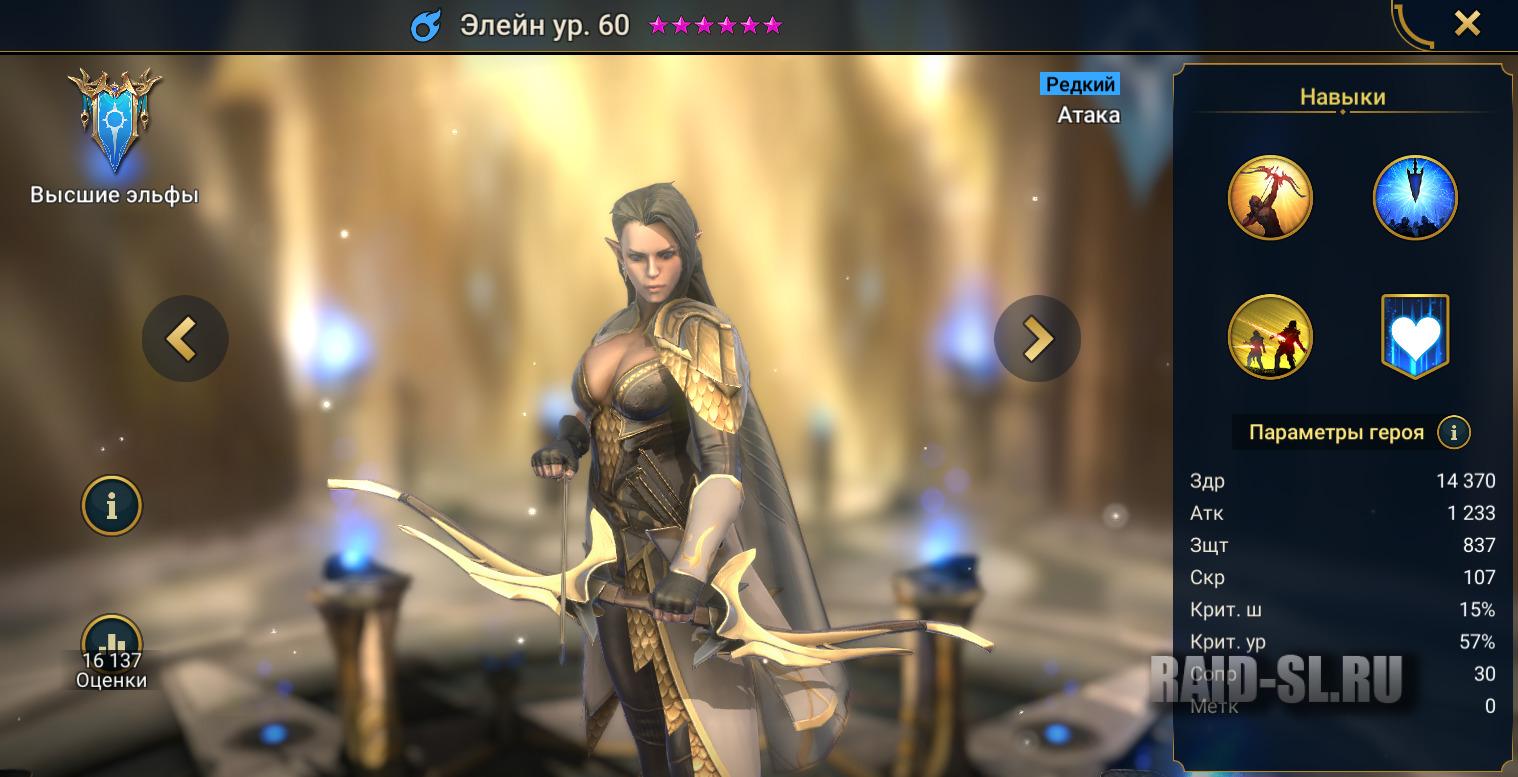Show the next champion

(1037, 339)
